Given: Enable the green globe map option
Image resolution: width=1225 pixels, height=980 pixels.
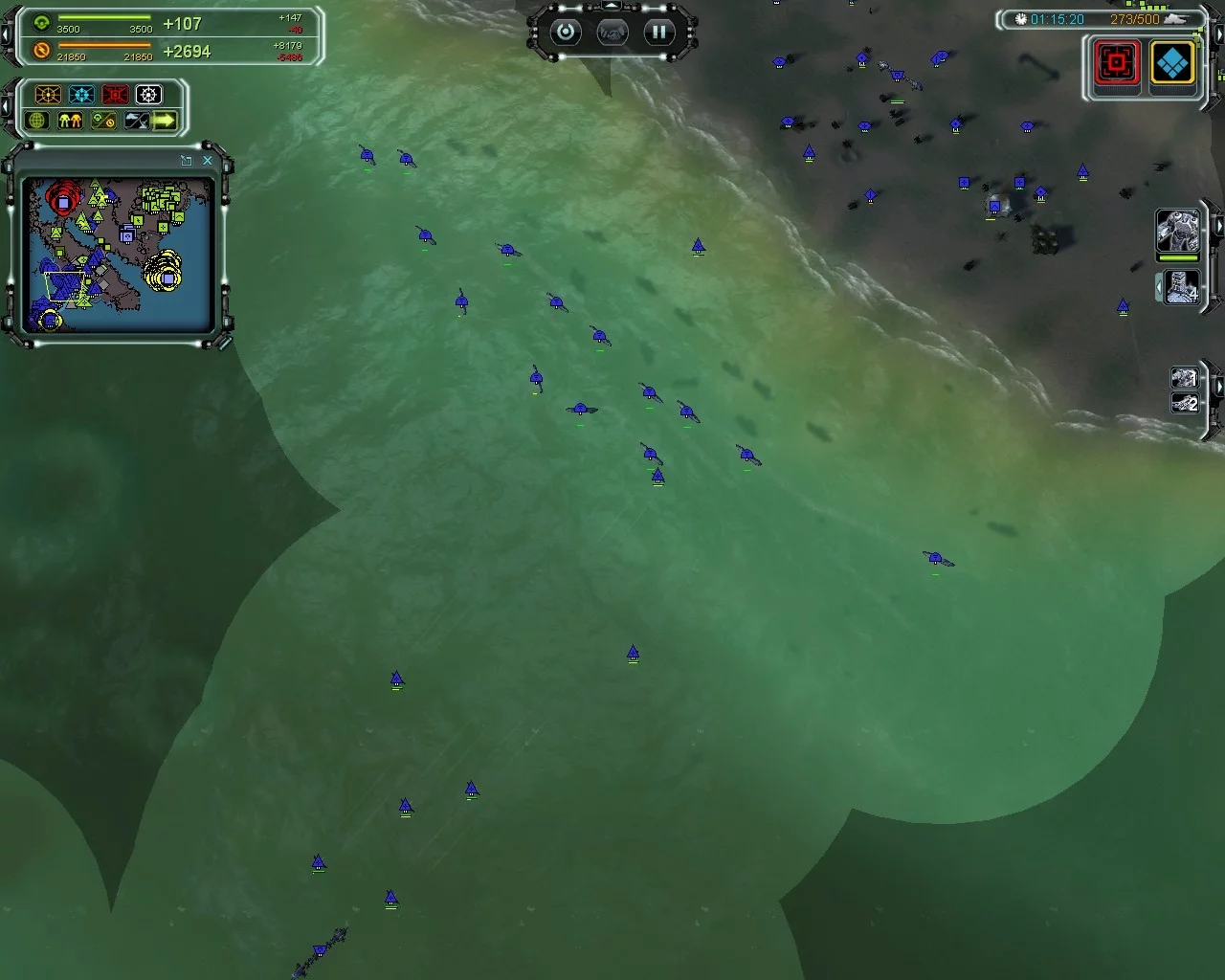Looking at the screenshot, I should coord(37,121).
